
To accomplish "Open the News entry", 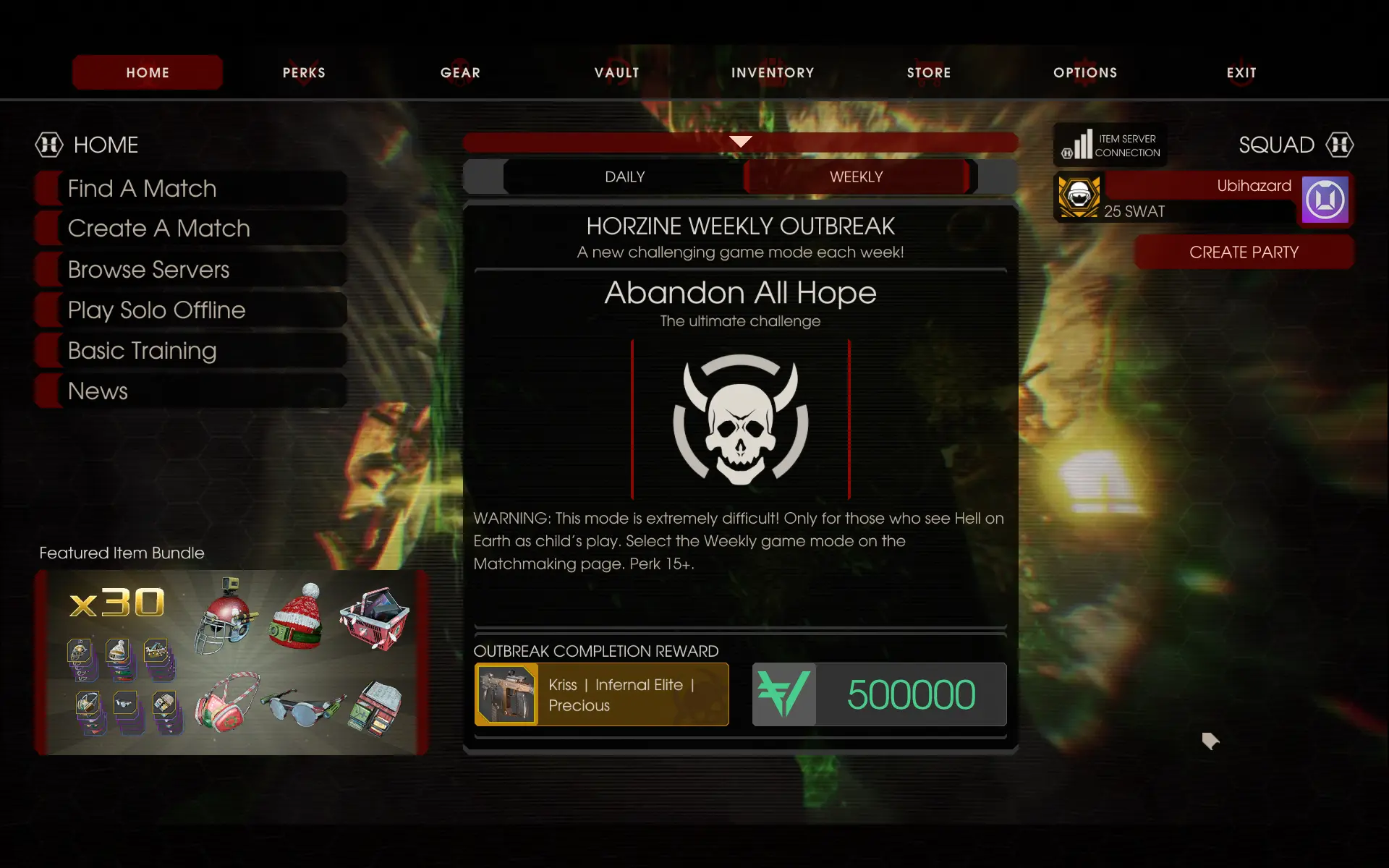I will pyautogui.click(x=192, y=391).
